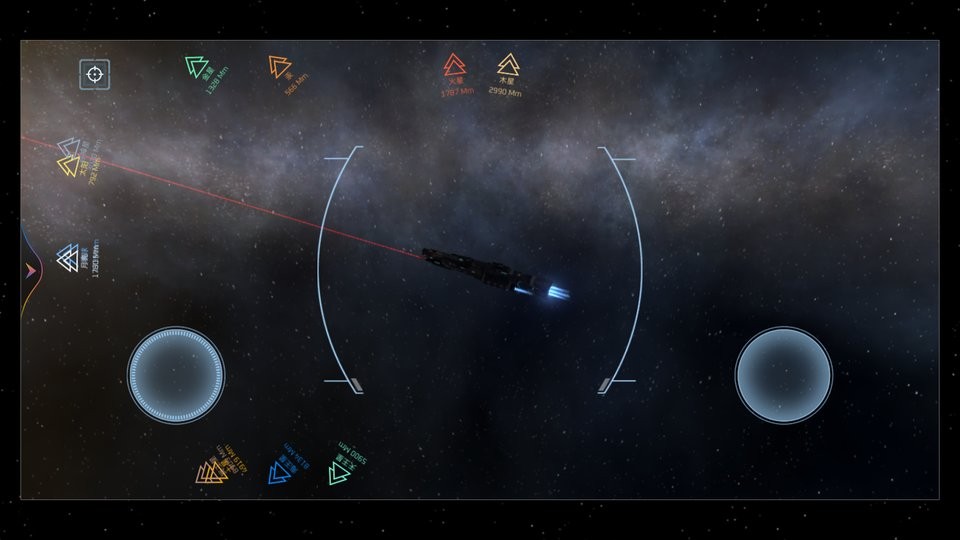Tap the ringed left virtual joystick
The image size is (960, 540).
pyautogui.click(x=176, y=375)
